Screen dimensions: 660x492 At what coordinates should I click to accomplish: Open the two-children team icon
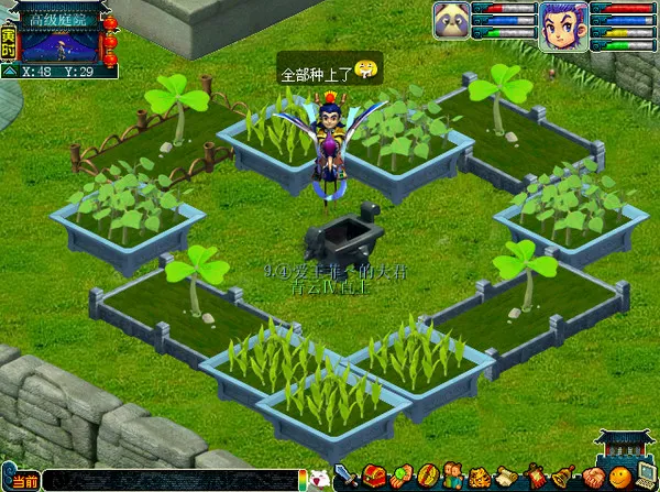pyautogui.click(x=454, y=474)
